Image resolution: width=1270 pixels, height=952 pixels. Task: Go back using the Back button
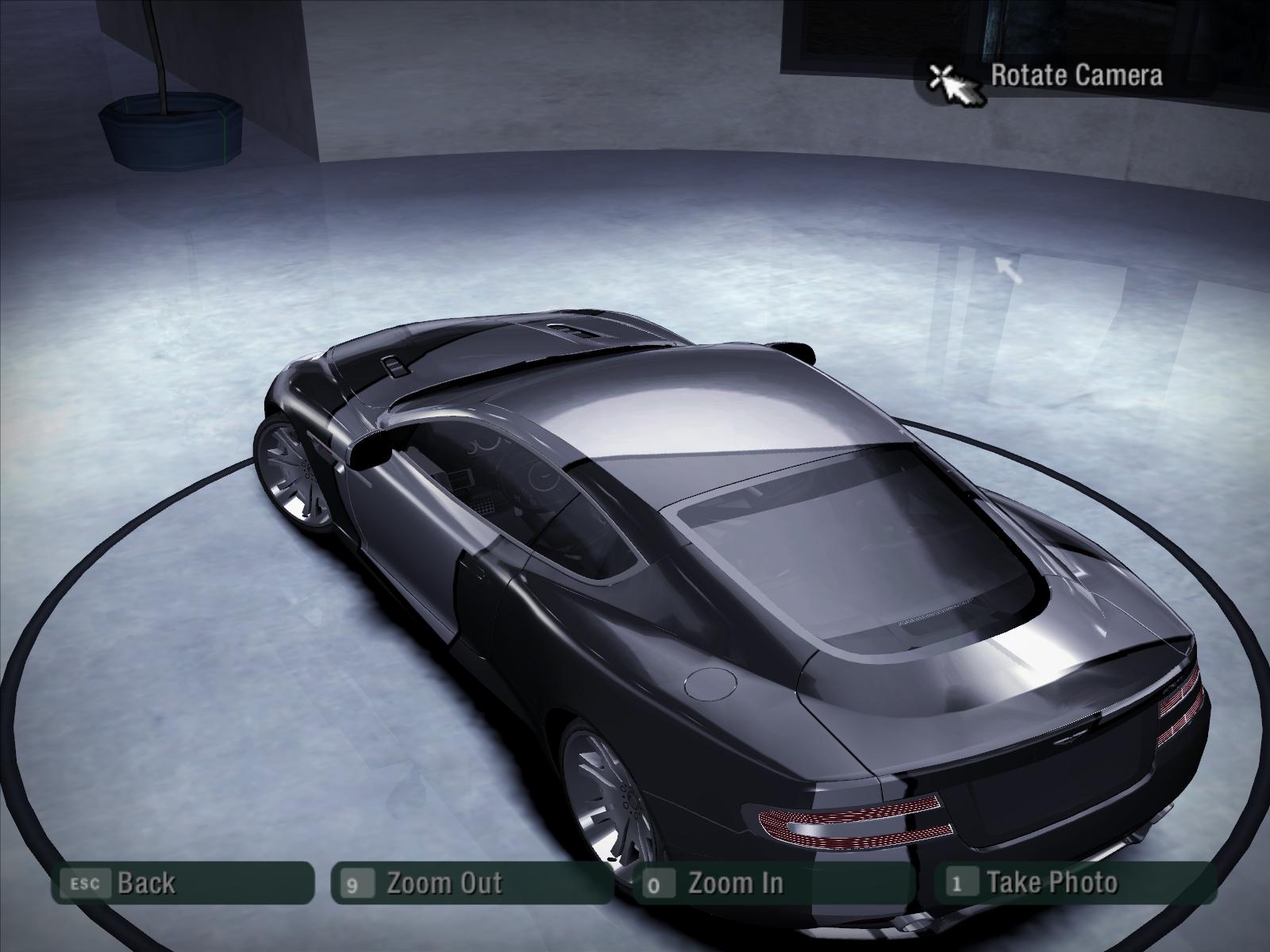tap(182, 883)
